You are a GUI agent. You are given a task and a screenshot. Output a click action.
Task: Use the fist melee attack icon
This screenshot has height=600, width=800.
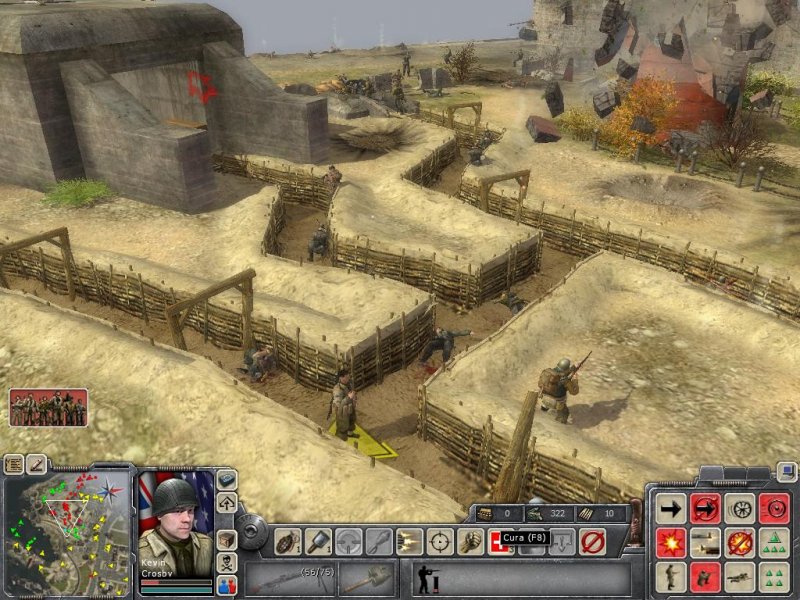click(x=470, y=541)
